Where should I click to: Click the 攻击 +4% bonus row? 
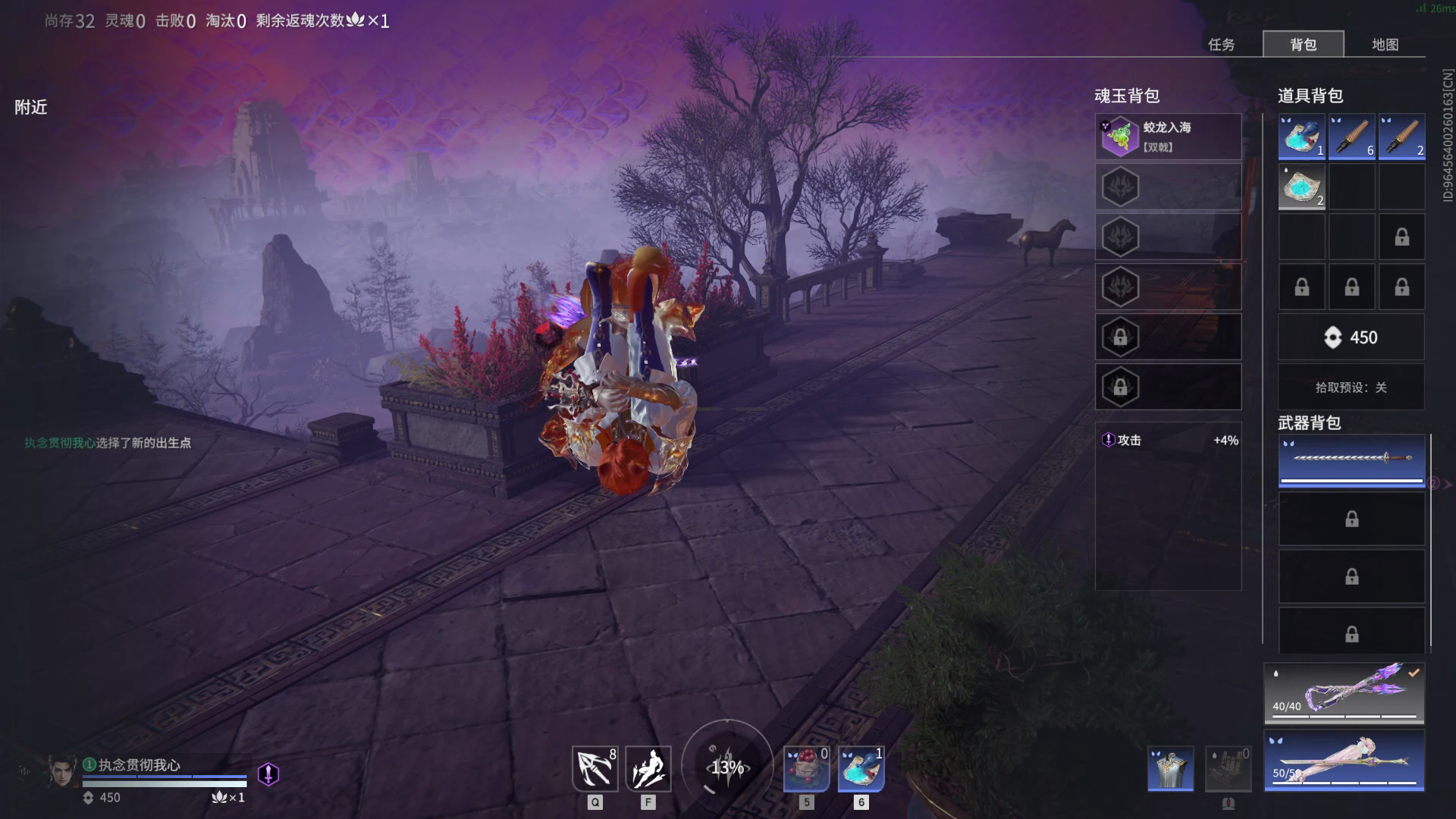1168,441
